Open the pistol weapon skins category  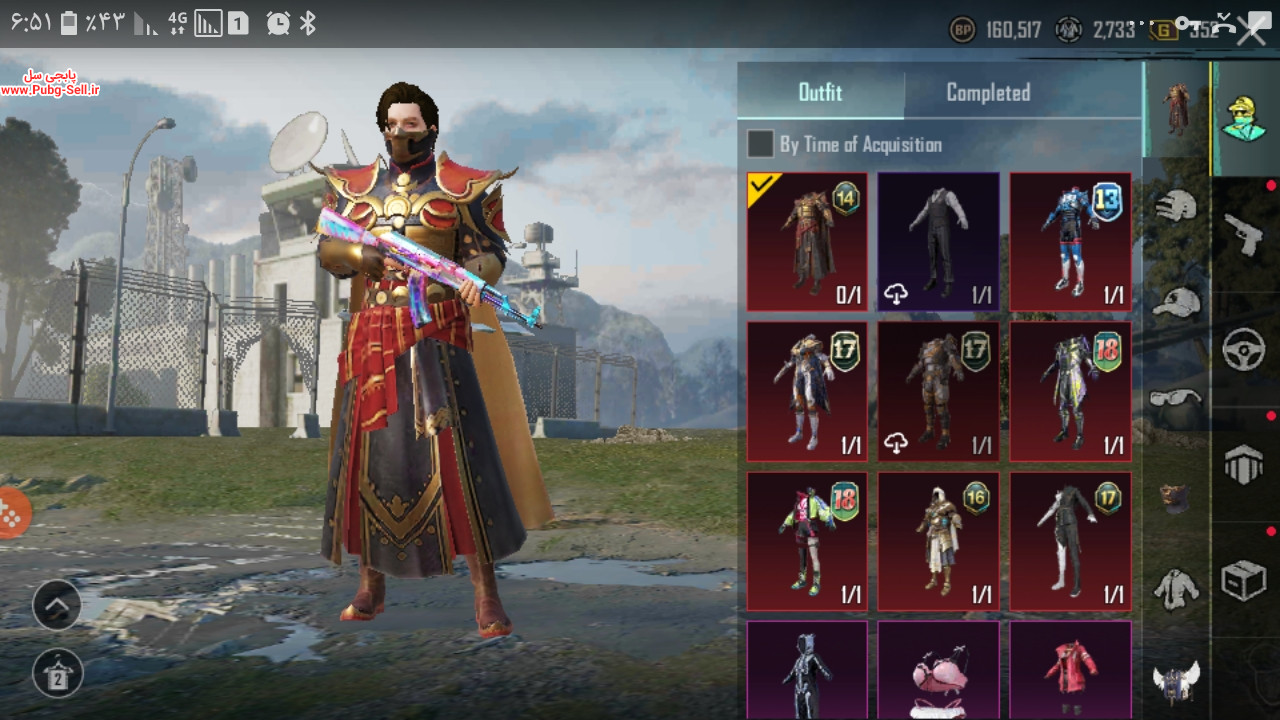(1245, 235)
